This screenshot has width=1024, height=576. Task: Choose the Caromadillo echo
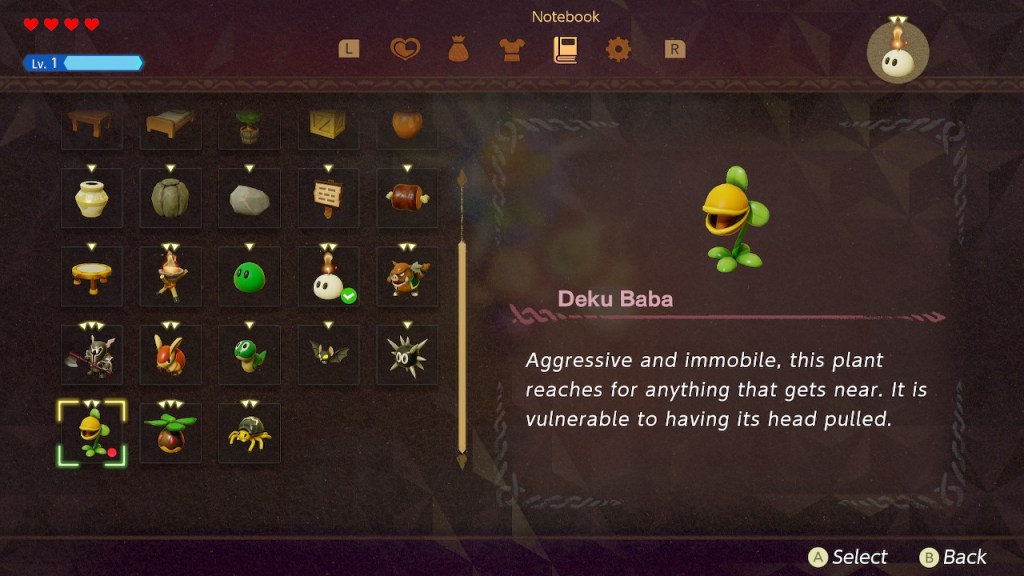(x=170, y=354)
